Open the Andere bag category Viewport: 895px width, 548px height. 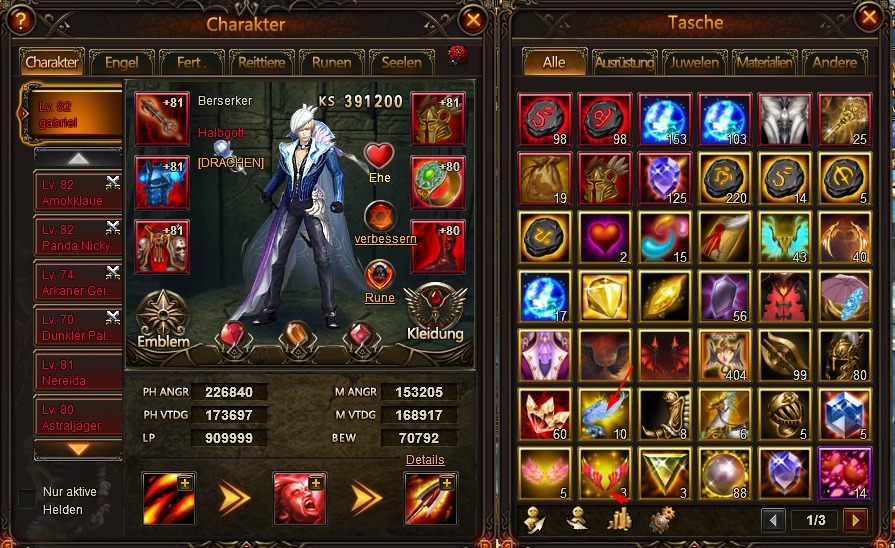(834, 62)
